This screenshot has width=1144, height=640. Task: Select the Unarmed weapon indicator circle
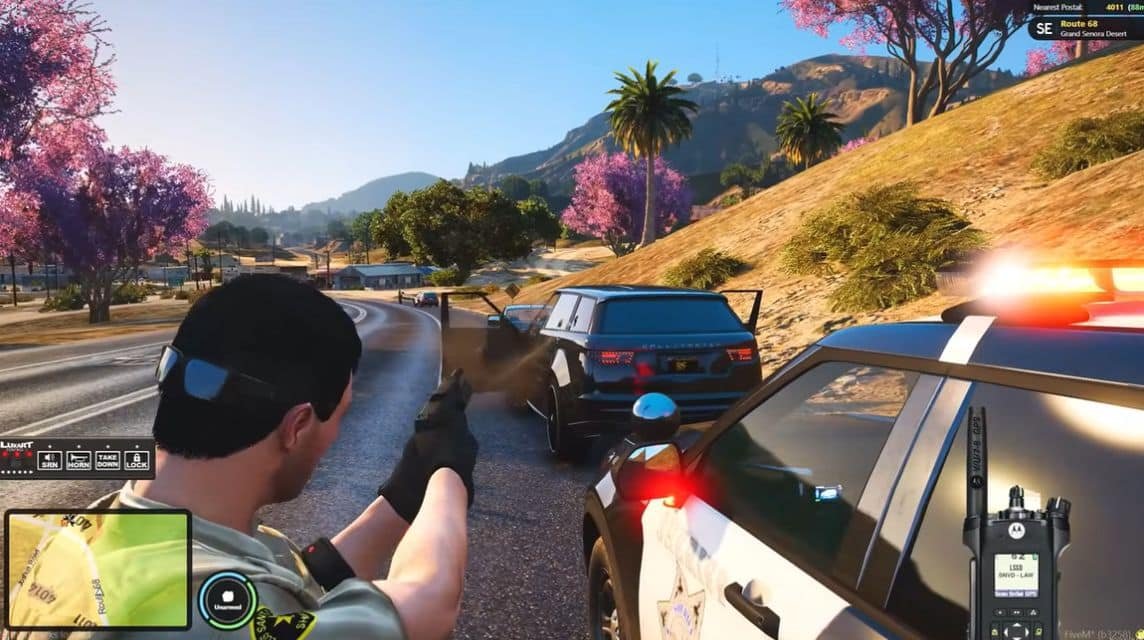[x=227, y=600]
